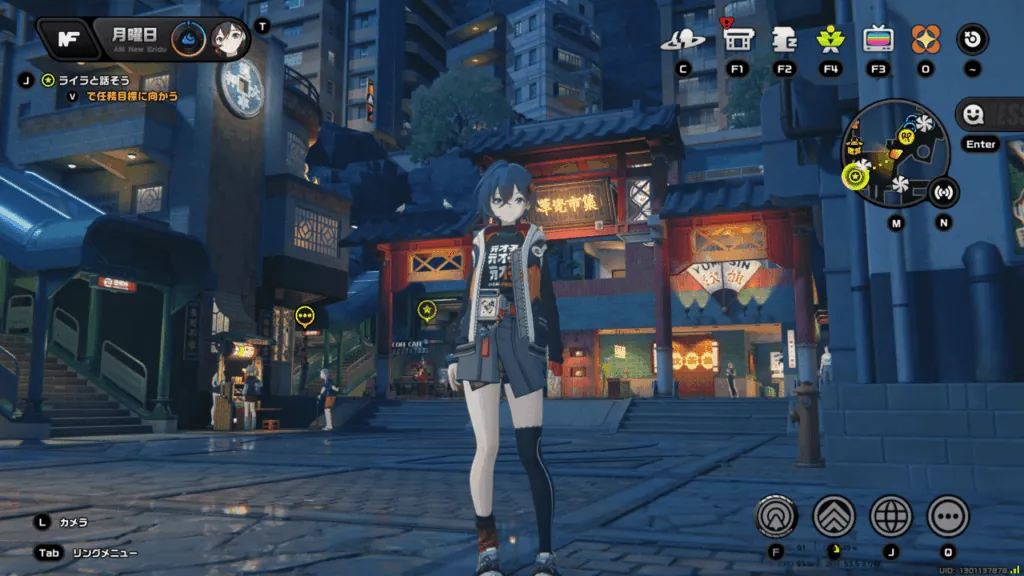The height and width of the screenshot is (576, 1024).
Task: Open the white bookmark icon labeled F2
Action: [x=784, y=40]
